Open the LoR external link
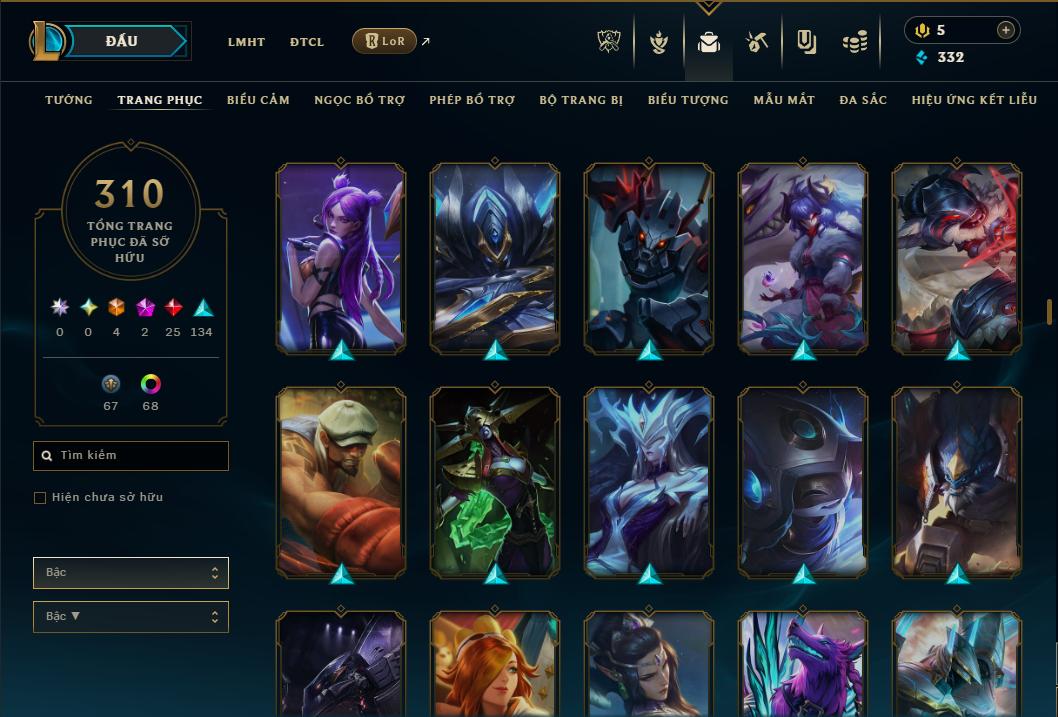The width and height of the screenshot is (1058, 717). pos(385,41)
